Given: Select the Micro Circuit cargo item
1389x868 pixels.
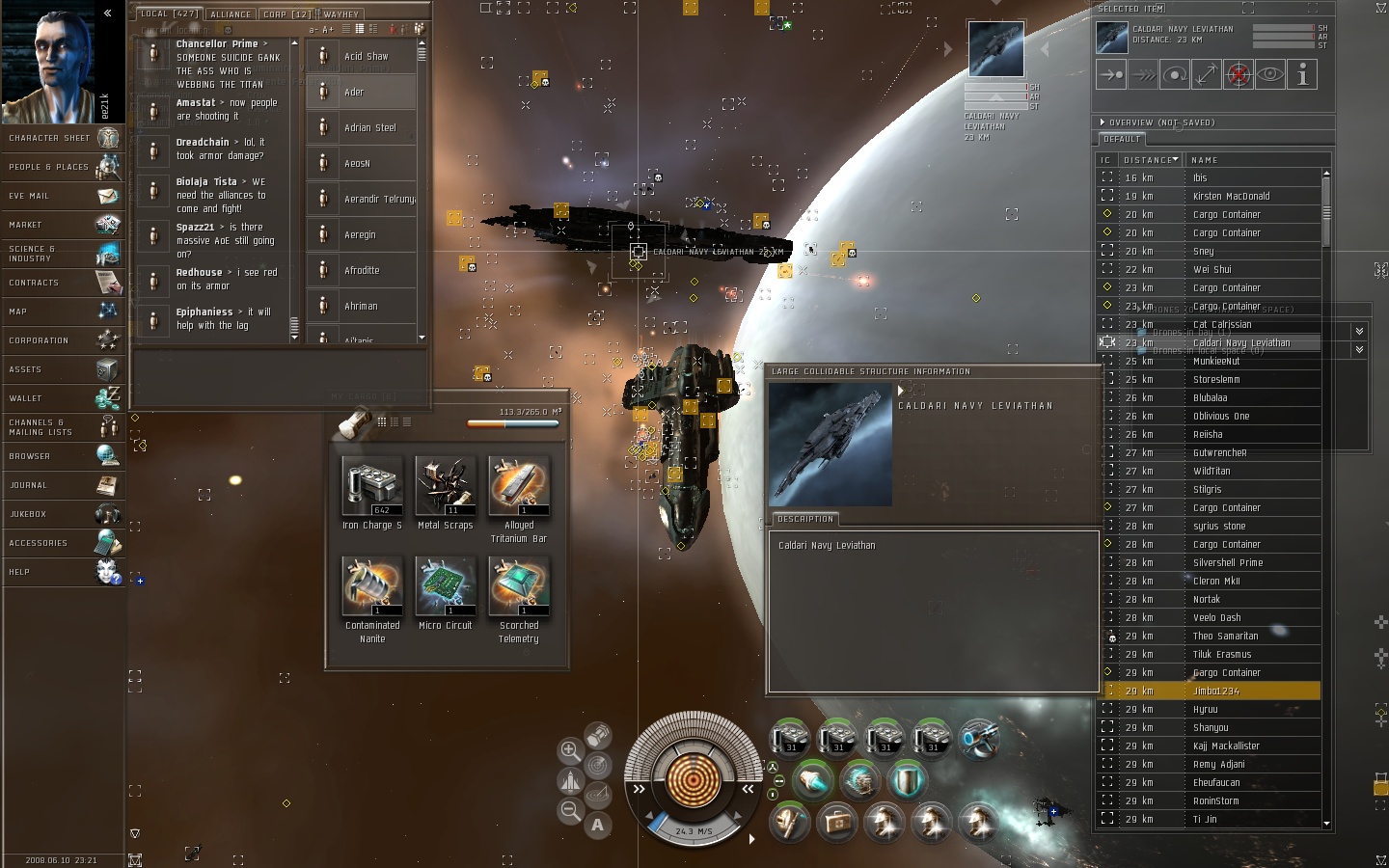Looking at the screenshot, I should pos(445,587).
